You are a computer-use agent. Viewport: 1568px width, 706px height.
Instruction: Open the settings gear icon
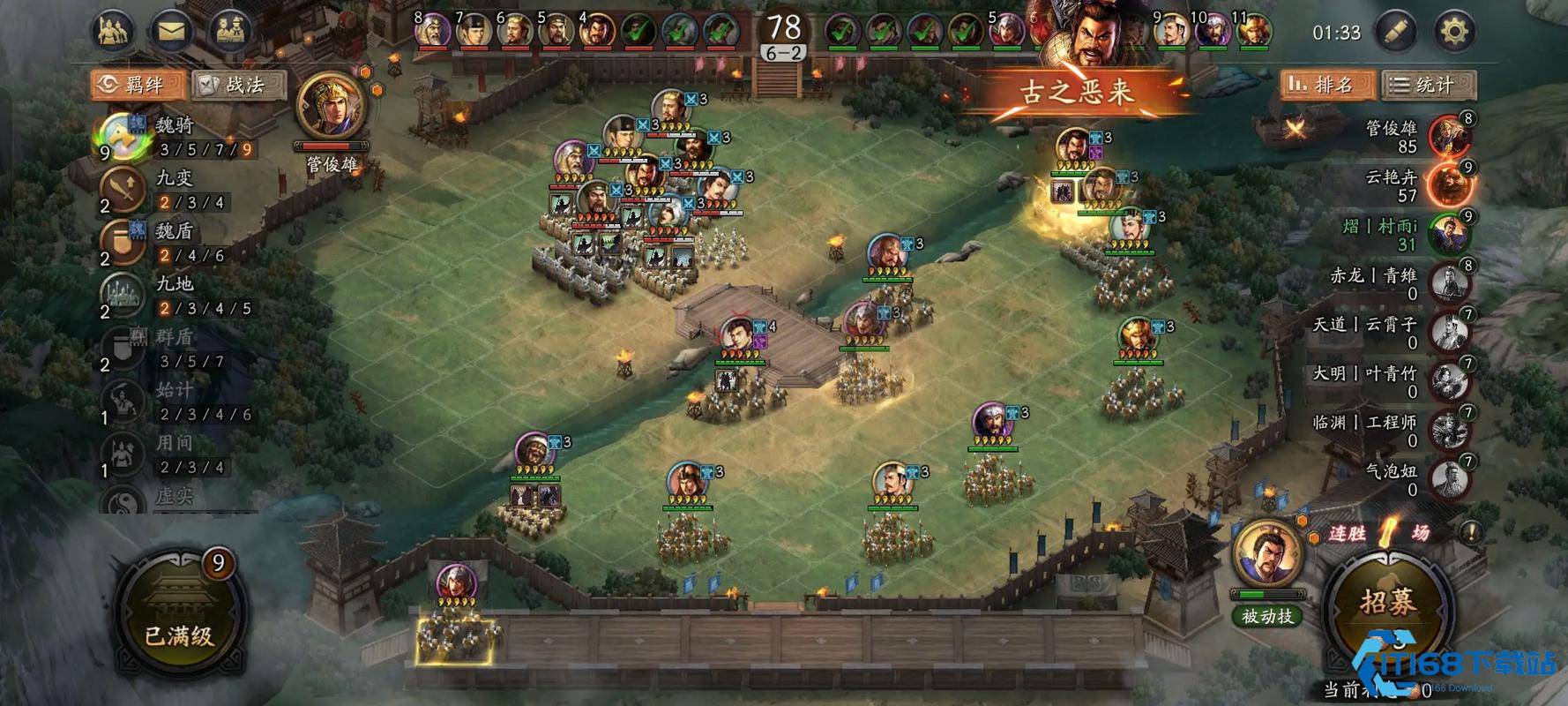(x=1453, y=33)
